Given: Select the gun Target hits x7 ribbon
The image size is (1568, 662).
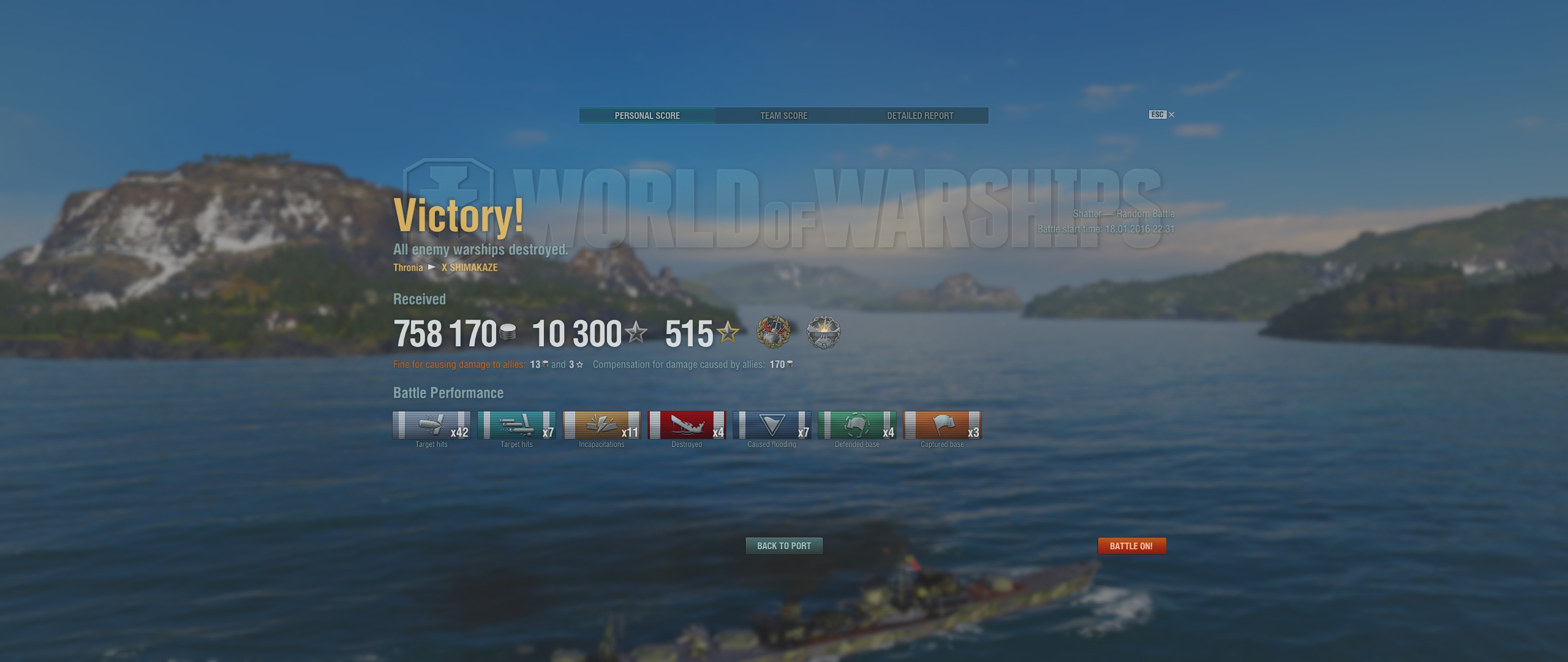Looking at the screenshot, I should point(516,425).
